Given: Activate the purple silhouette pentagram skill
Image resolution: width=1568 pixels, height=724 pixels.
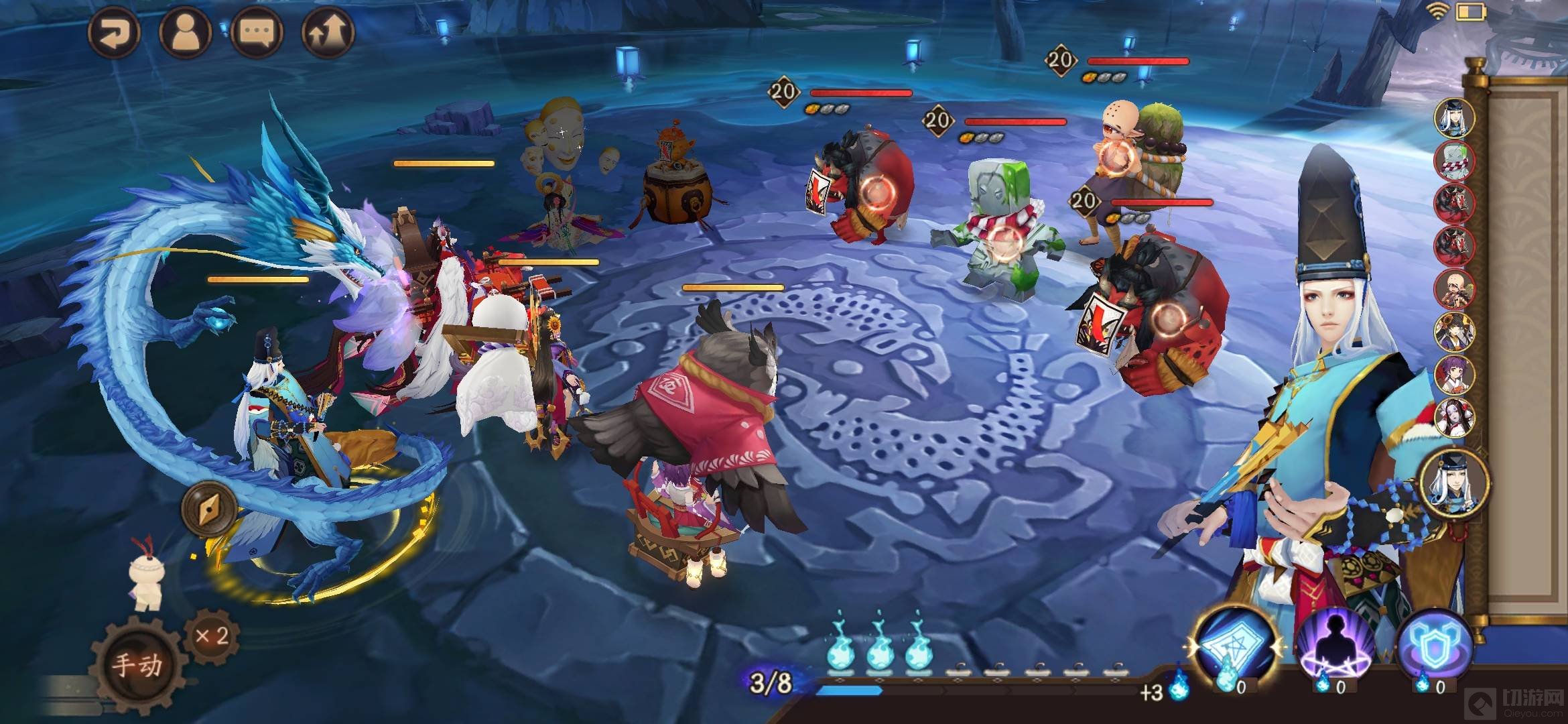Looking at the screenshot, I should click(1335, 647).
